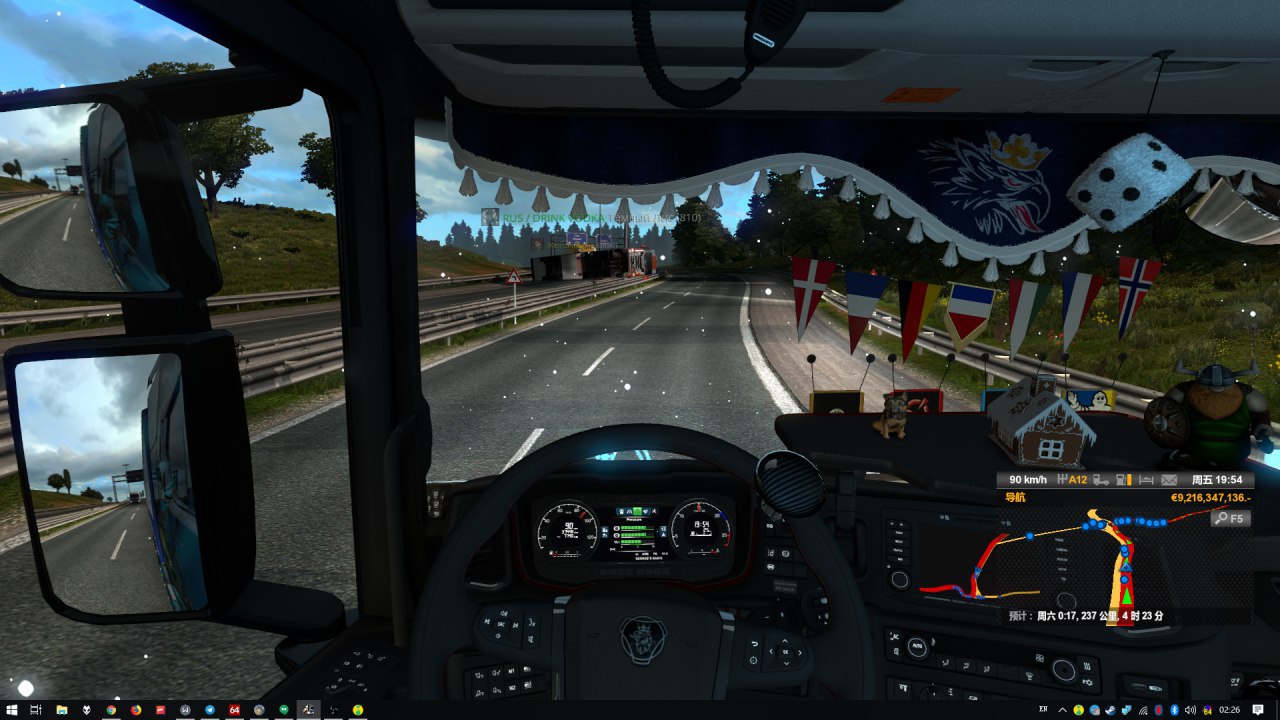The height and width of the screenshot is (720, 1280).
Task: Select the bed rest indicator icon
Action: tap(1145, 480)
